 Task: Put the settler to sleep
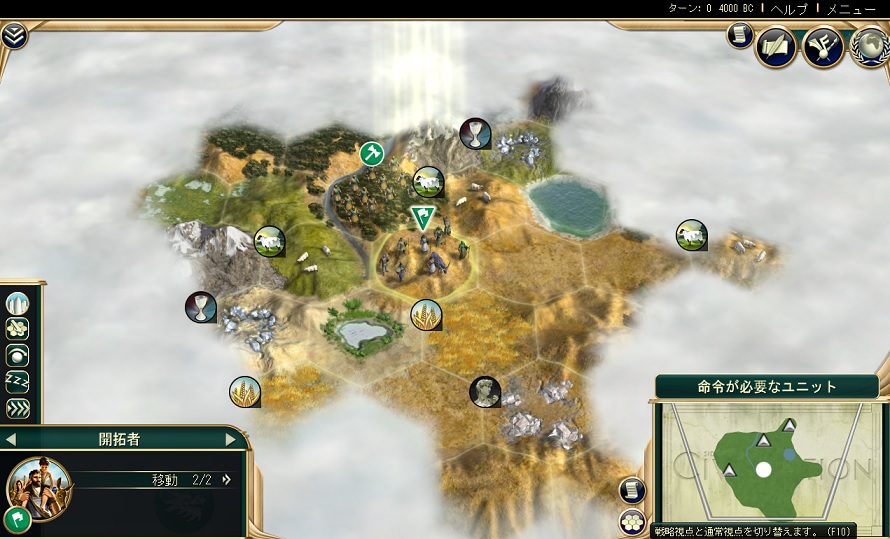tap(18, 381)
